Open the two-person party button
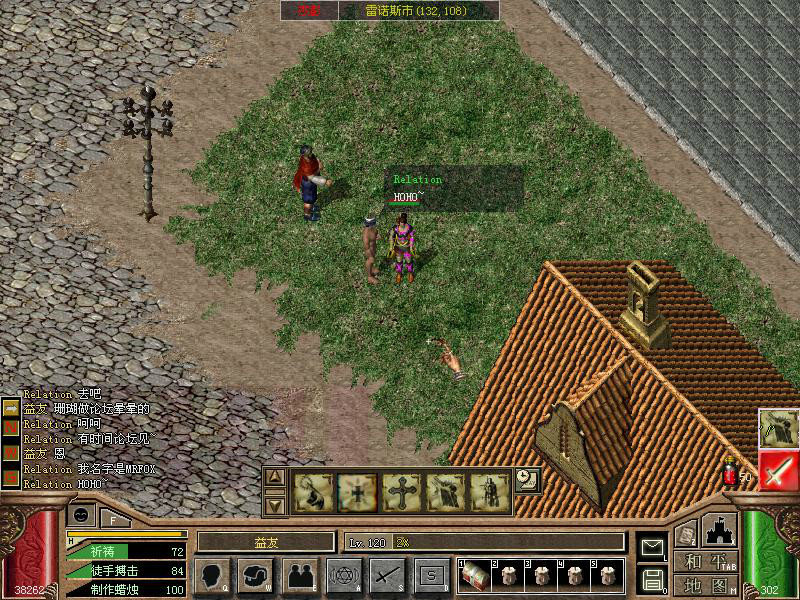The height and width of the screenshot is (600, 800). point(300,575)
